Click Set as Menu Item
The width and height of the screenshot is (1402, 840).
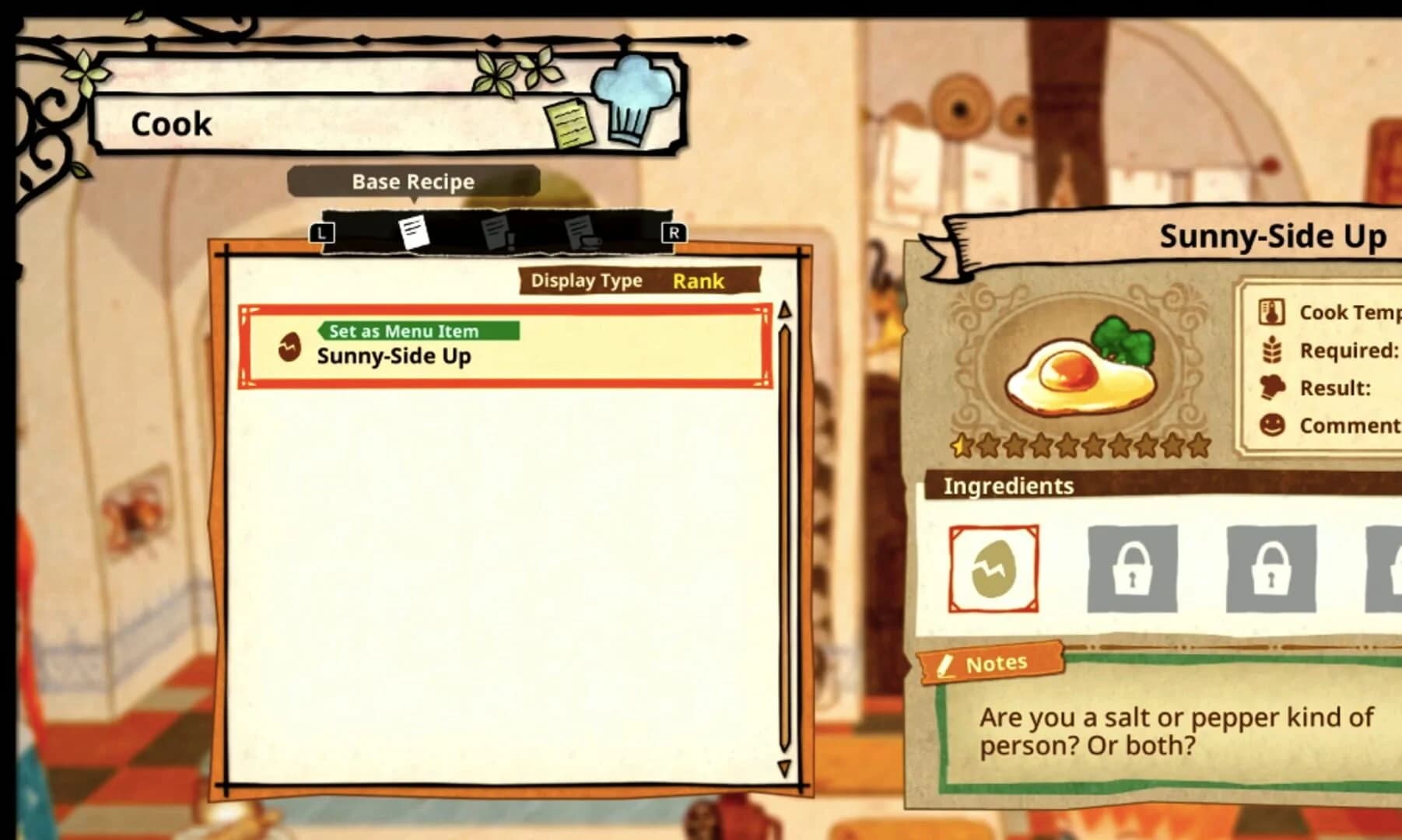(419, 330)
